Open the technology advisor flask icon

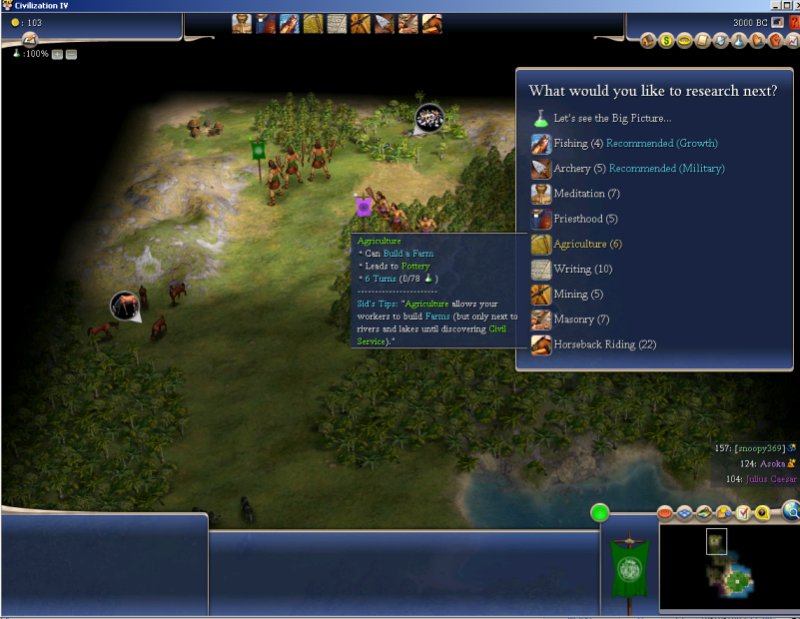[x=738, y=41]
